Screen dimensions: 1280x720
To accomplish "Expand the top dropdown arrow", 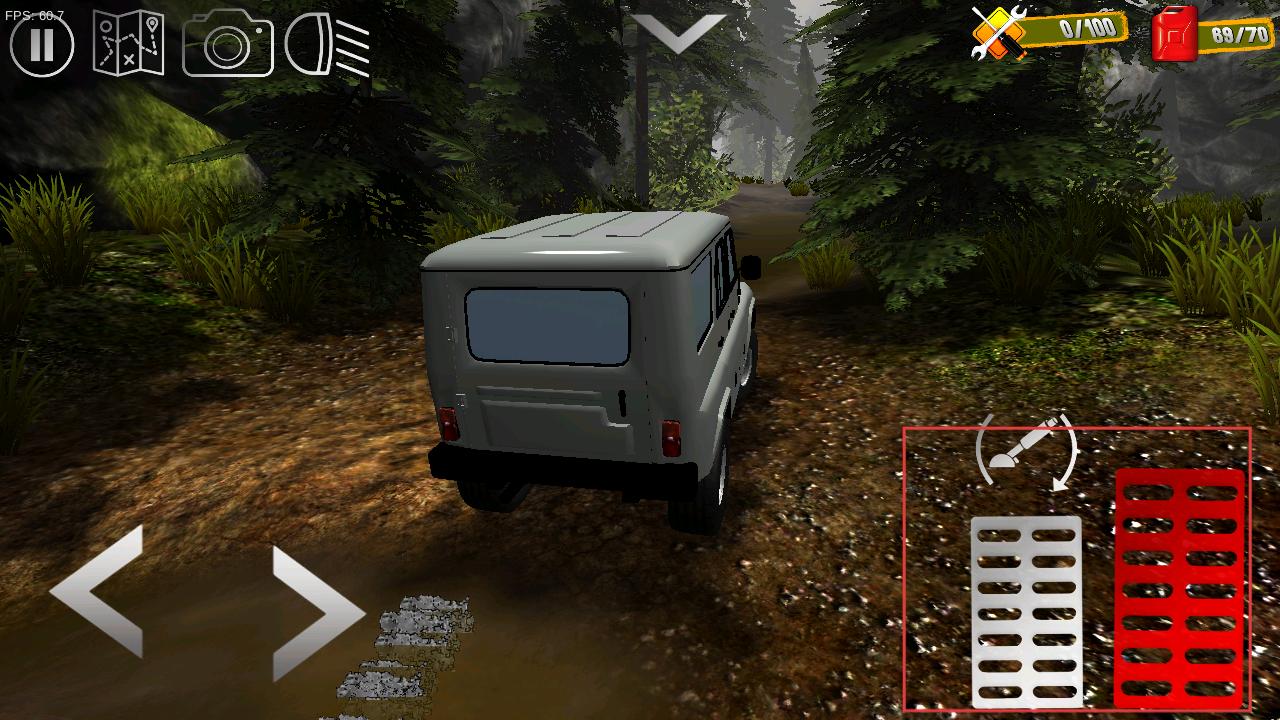I will (x=679, y=34).
